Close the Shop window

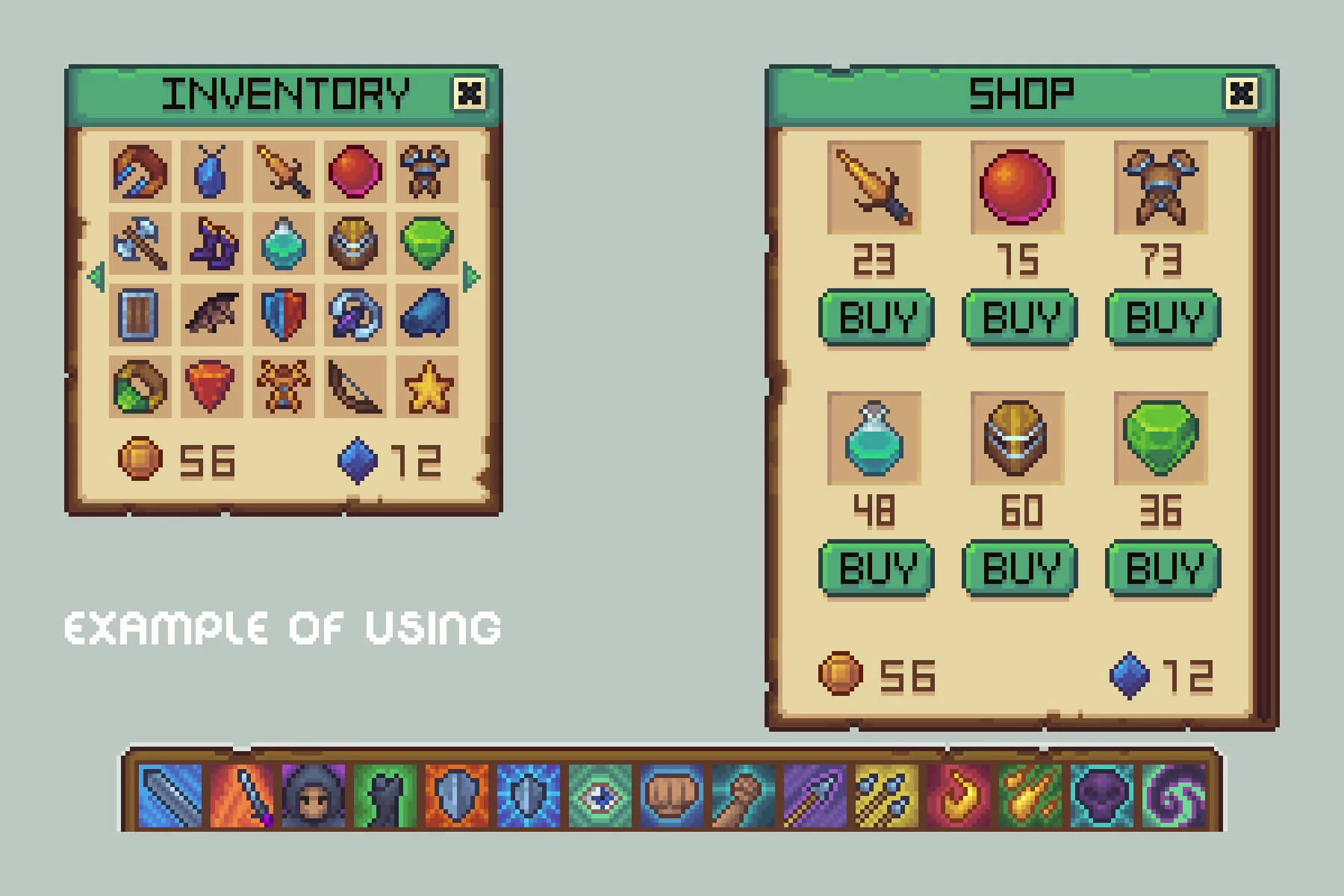[x=1241, y=93]
